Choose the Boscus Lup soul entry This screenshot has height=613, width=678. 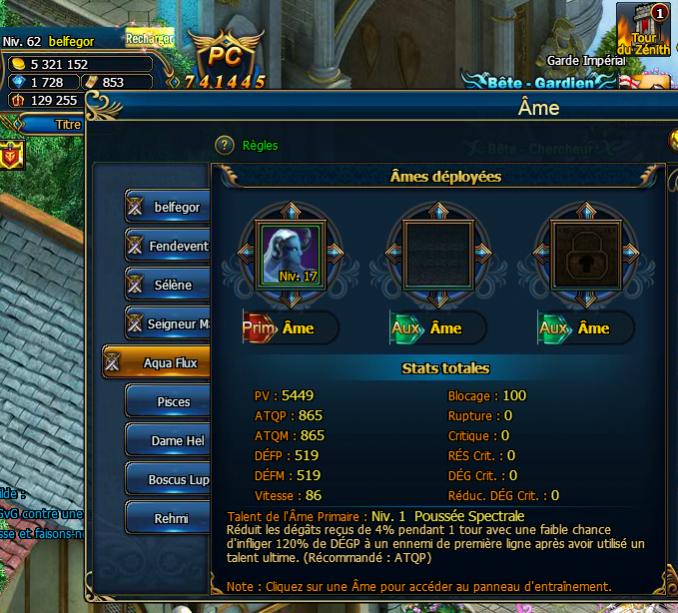[x=167, y=479]
